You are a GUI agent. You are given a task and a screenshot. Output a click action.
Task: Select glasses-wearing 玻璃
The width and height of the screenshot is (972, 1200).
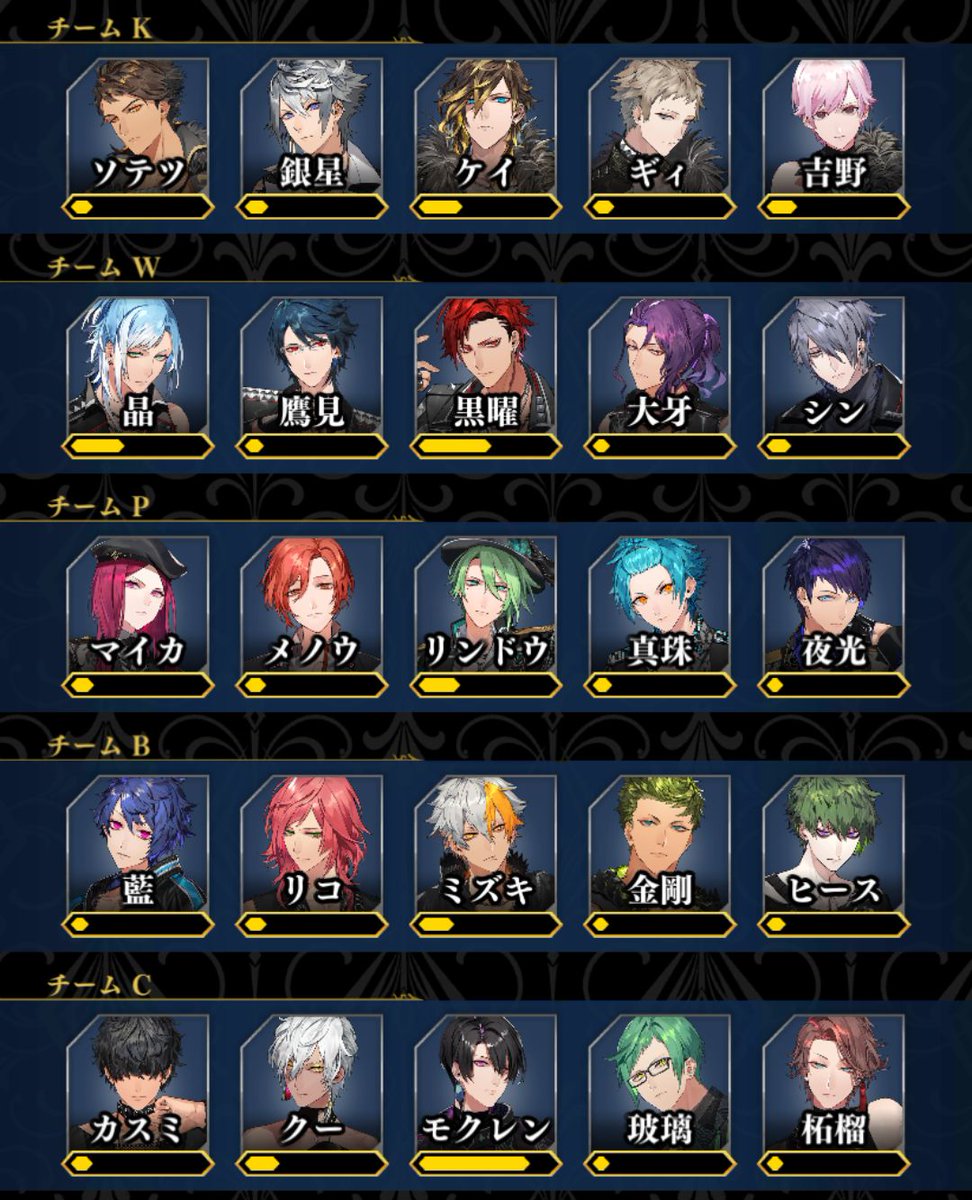pyautogui.click(x=660, y=1081)
